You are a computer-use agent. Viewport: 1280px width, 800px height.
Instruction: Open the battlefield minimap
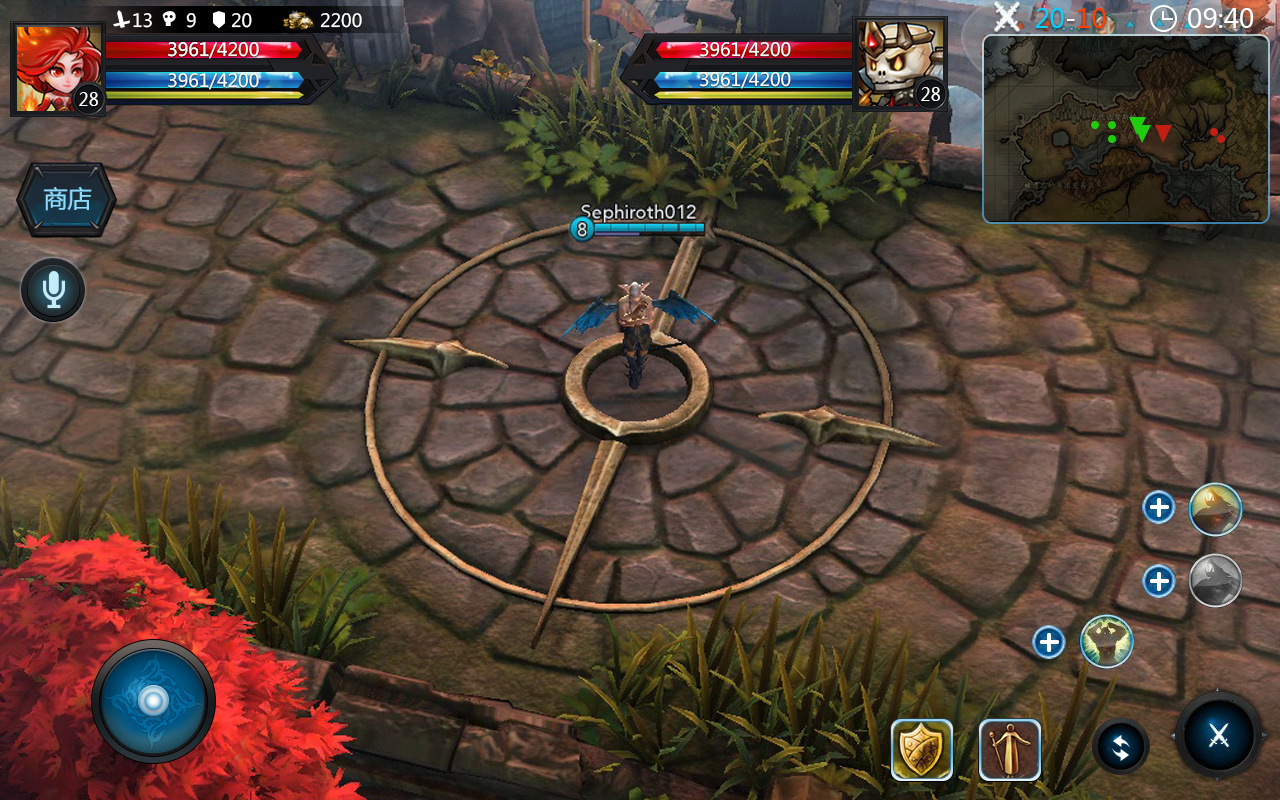coord(1125,129)
